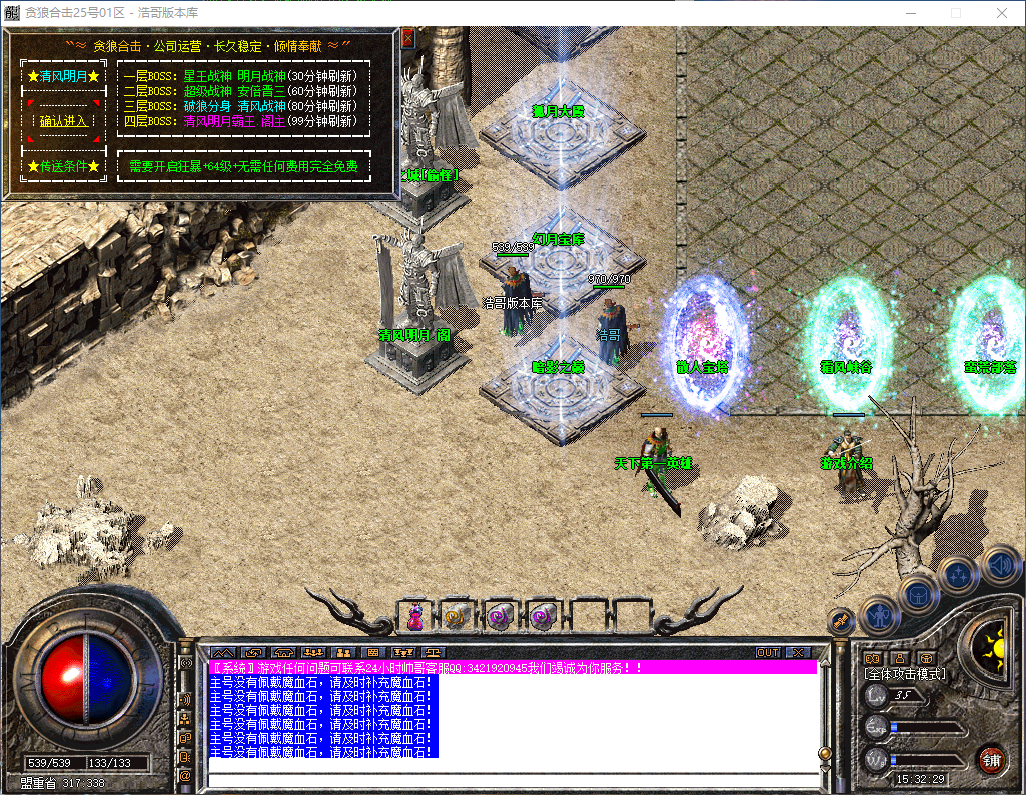Image resolution: width=1026 pixels, height=795 pixels.
Task: Close the game window
Action: point(1002,13)
